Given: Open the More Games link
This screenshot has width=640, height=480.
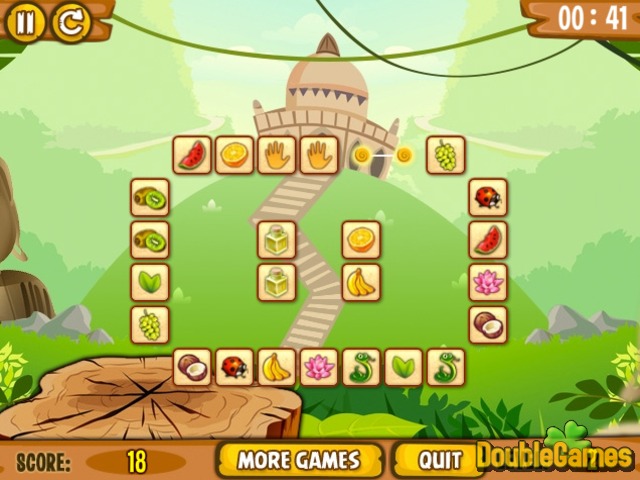Looking at the screenshot, I should pyautogui.click(x=298, y=460).
